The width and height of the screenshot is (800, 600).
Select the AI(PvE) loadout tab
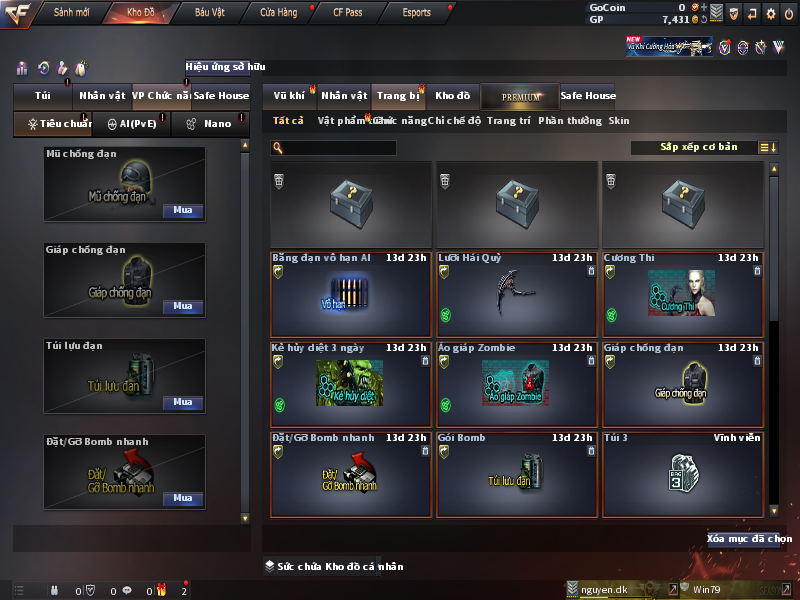coord(126,124)
